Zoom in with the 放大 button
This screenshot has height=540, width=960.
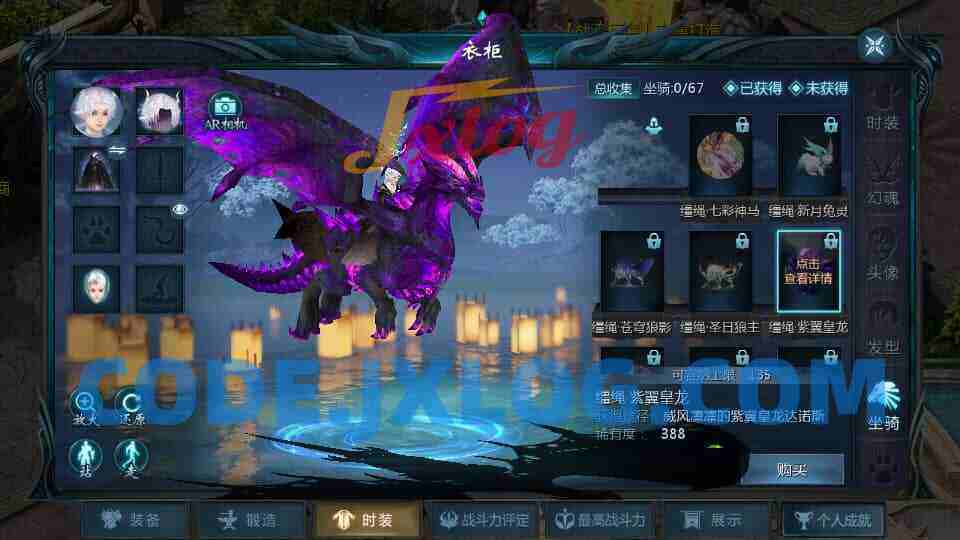click(x=86, y=404)
